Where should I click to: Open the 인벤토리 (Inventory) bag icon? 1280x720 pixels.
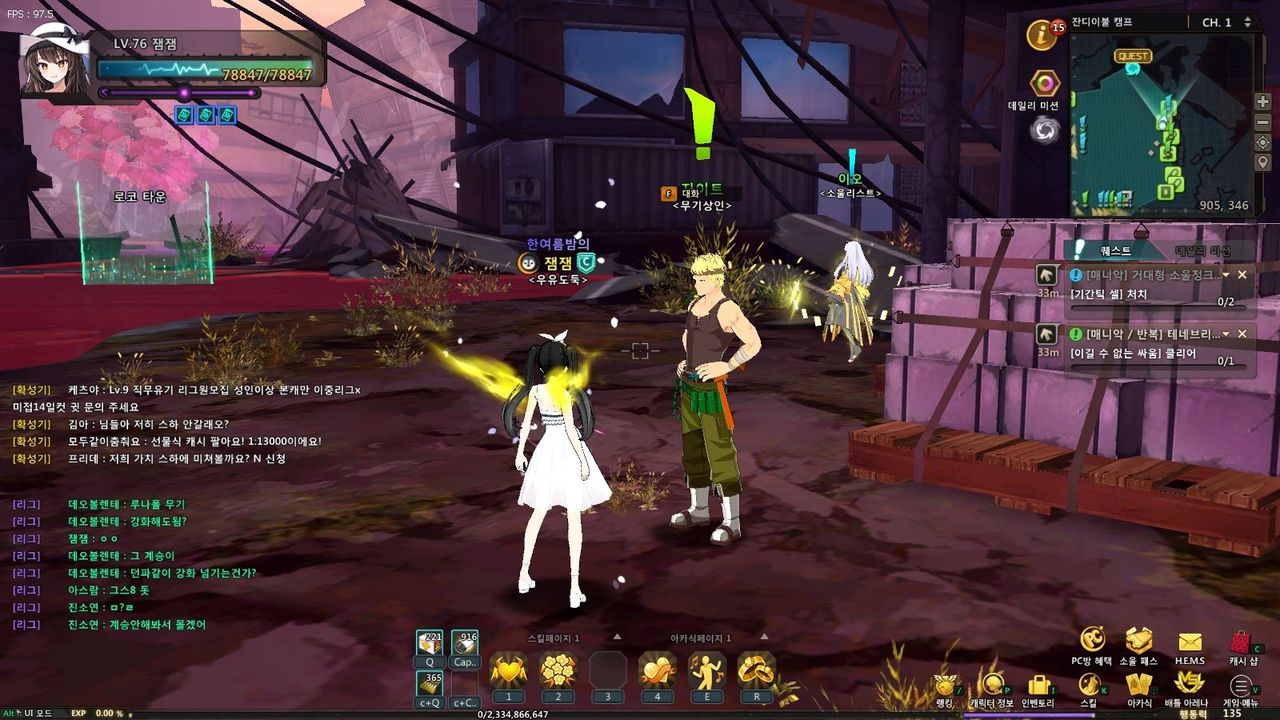pos(1040,686)
